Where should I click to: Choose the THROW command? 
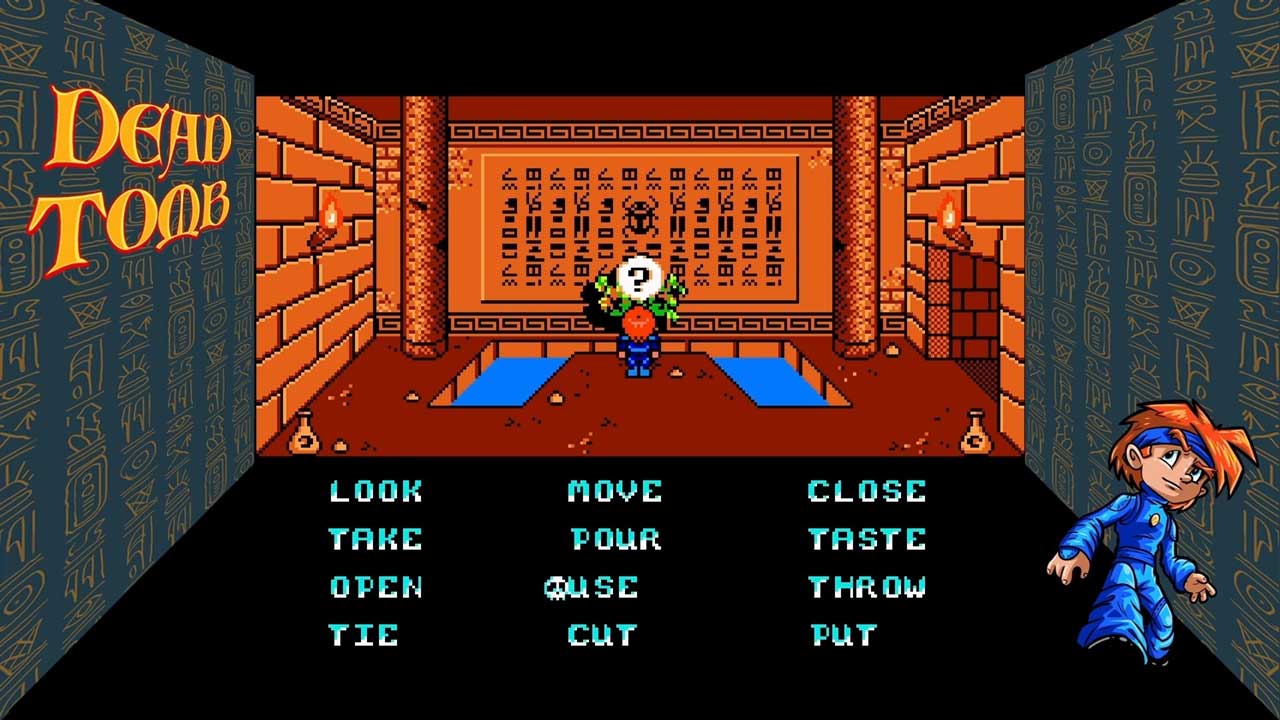tap(867, 587)
